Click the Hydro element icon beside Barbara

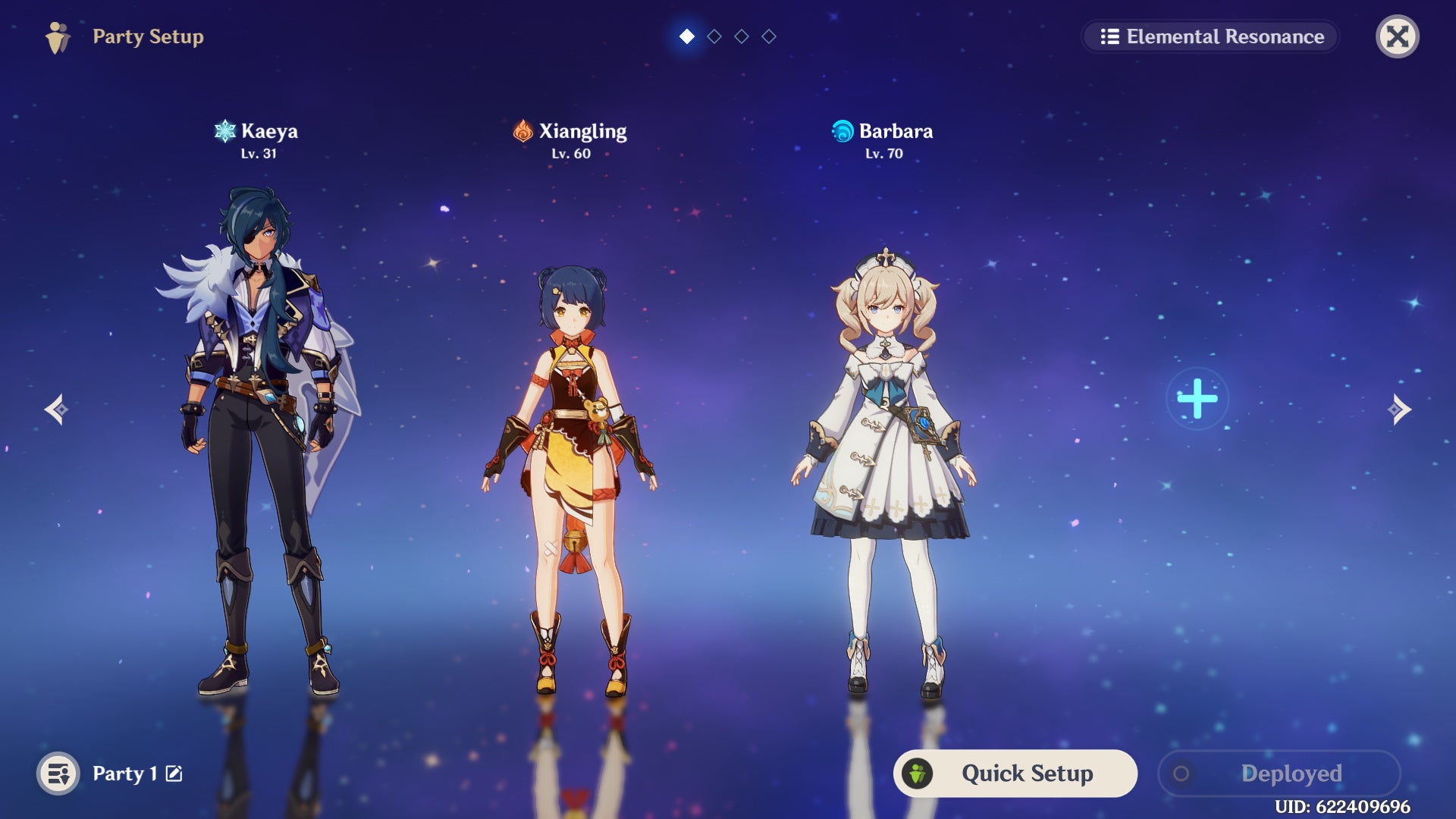(842, 130)
